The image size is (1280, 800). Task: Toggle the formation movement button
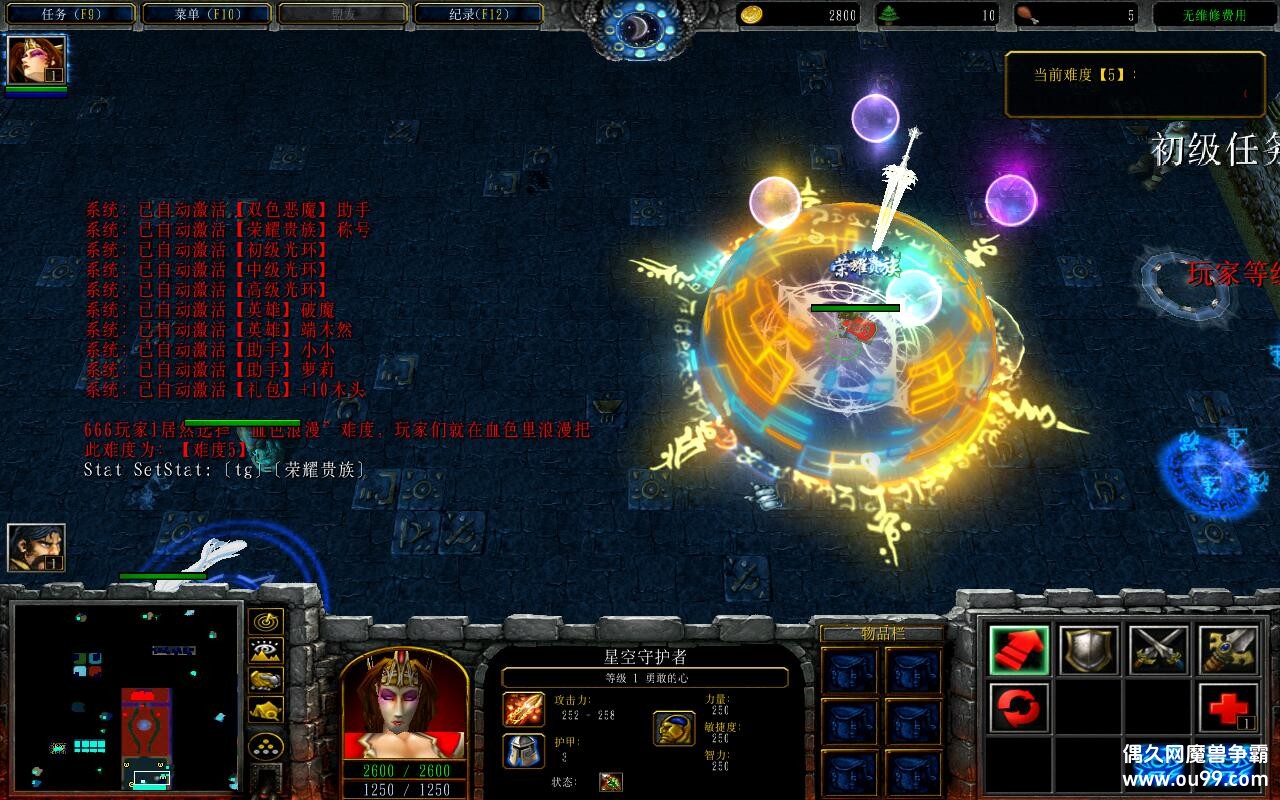coord(265,746)
